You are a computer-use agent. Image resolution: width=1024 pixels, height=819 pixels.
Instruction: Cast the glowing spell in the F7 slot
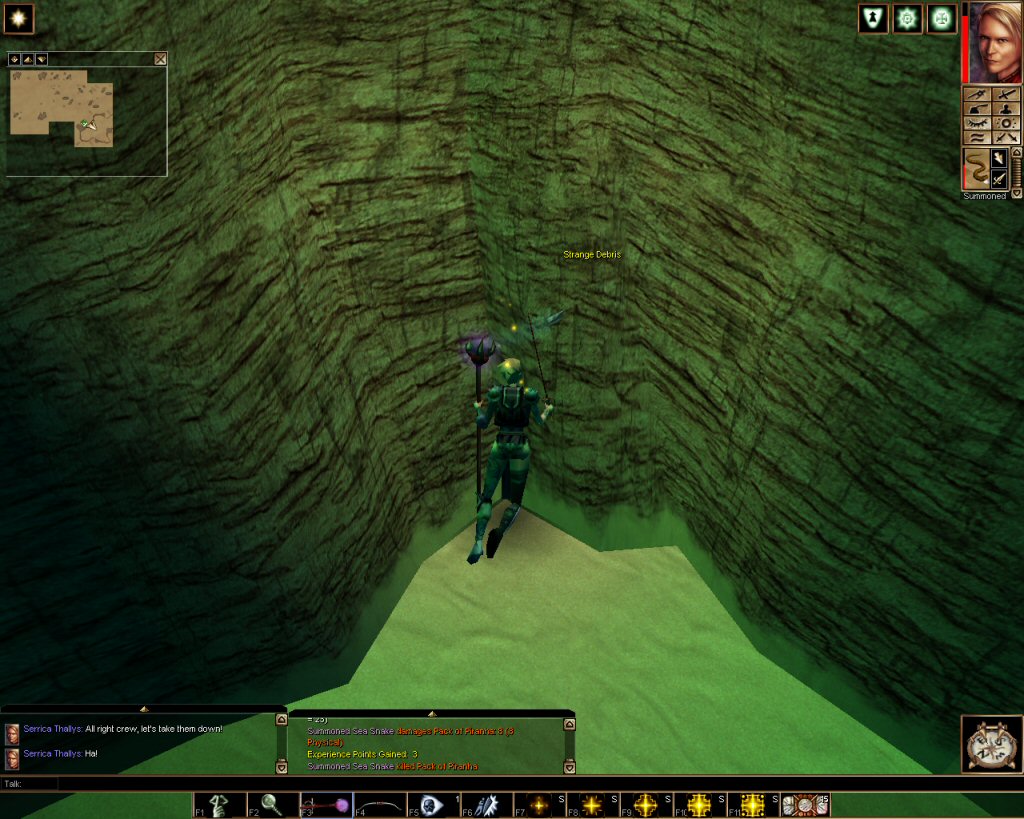540,805
